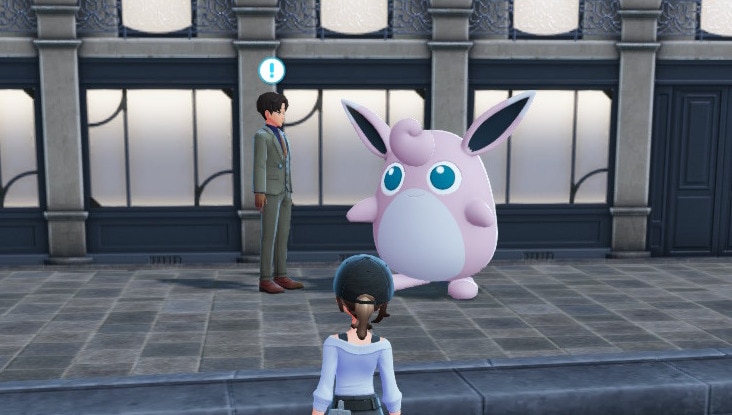Click the exclamation mark bubble above the NPC
732x415 pixels.
coord(271,70)
